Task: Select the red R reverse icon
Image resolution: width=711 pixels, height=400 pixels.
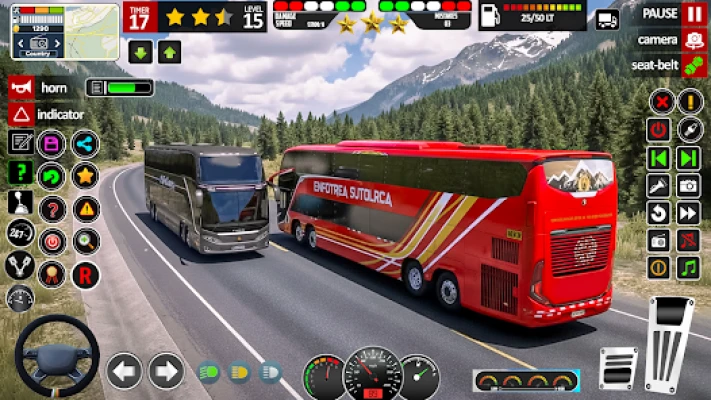Action: 86,273
